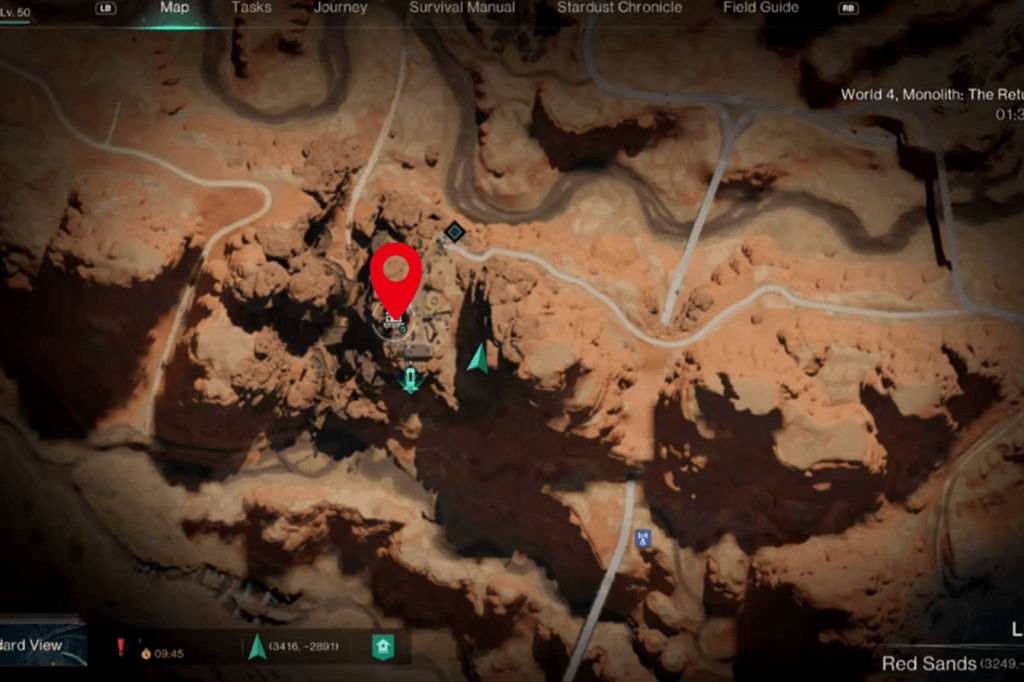Select the Survival Manual tab

tap(462, 8)
